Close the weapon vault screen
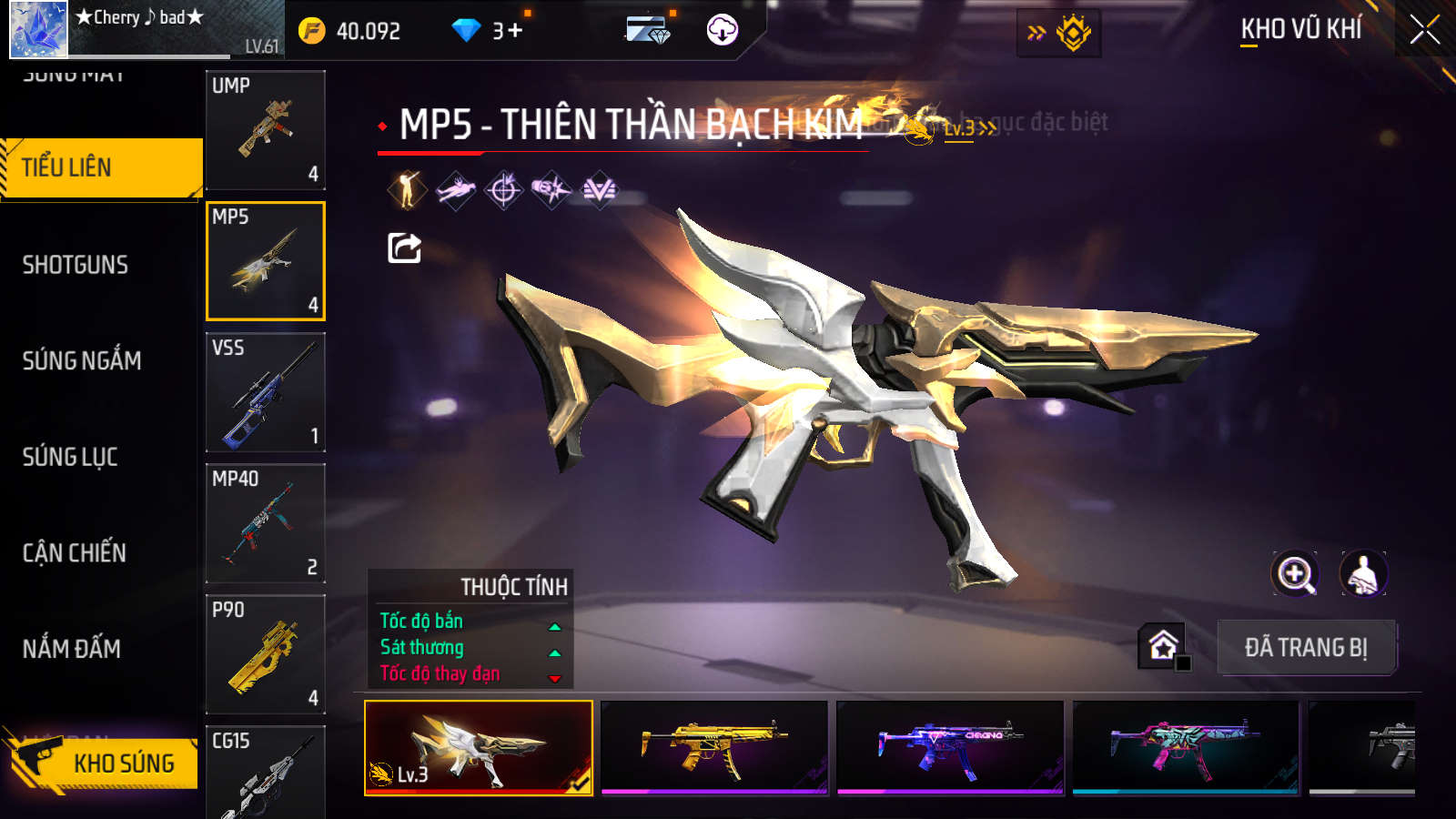Viewport: 1456px width, 819px height. (1424, 30)
